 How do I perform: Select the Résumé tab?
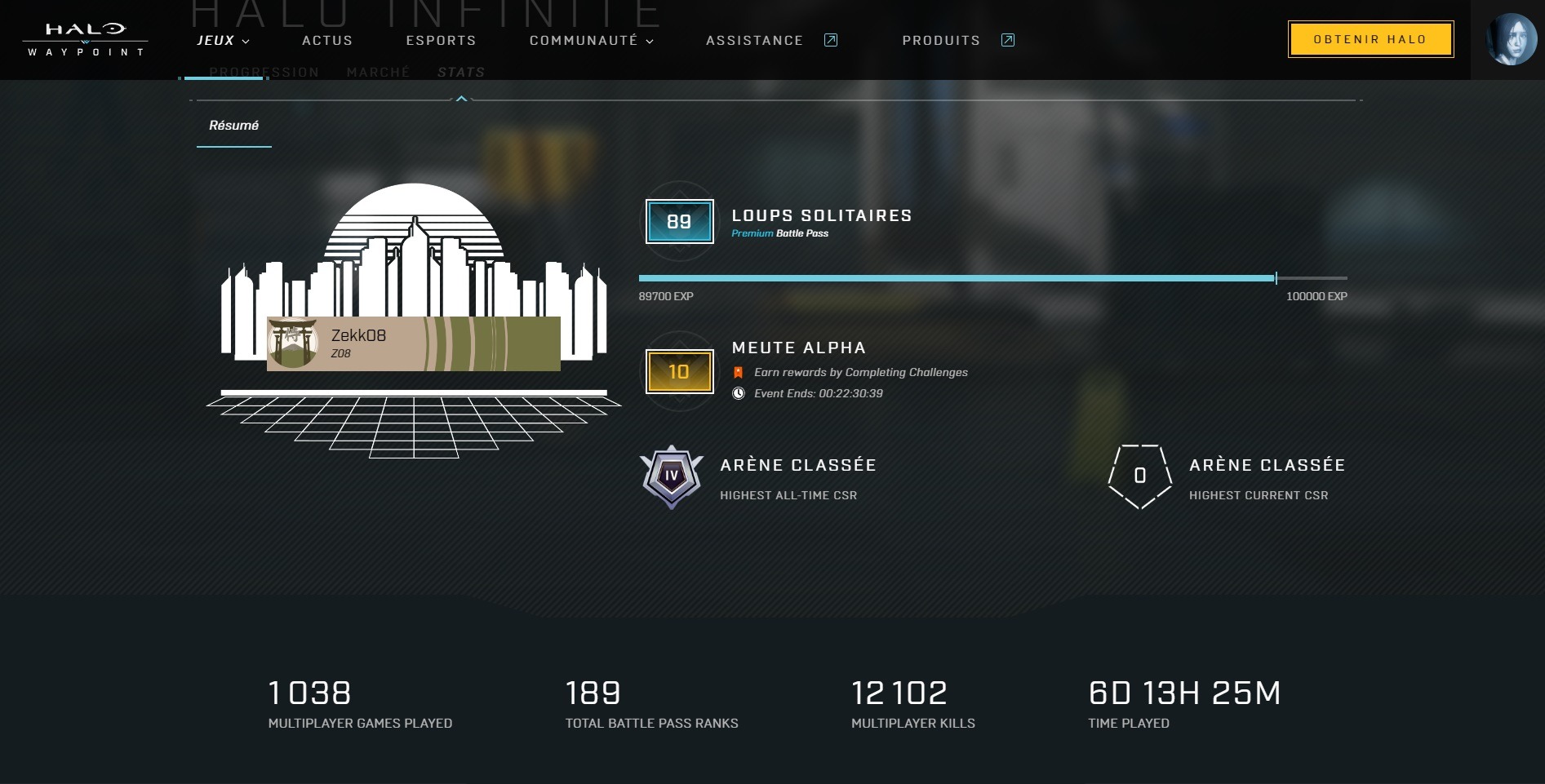[x=233, y=126]
